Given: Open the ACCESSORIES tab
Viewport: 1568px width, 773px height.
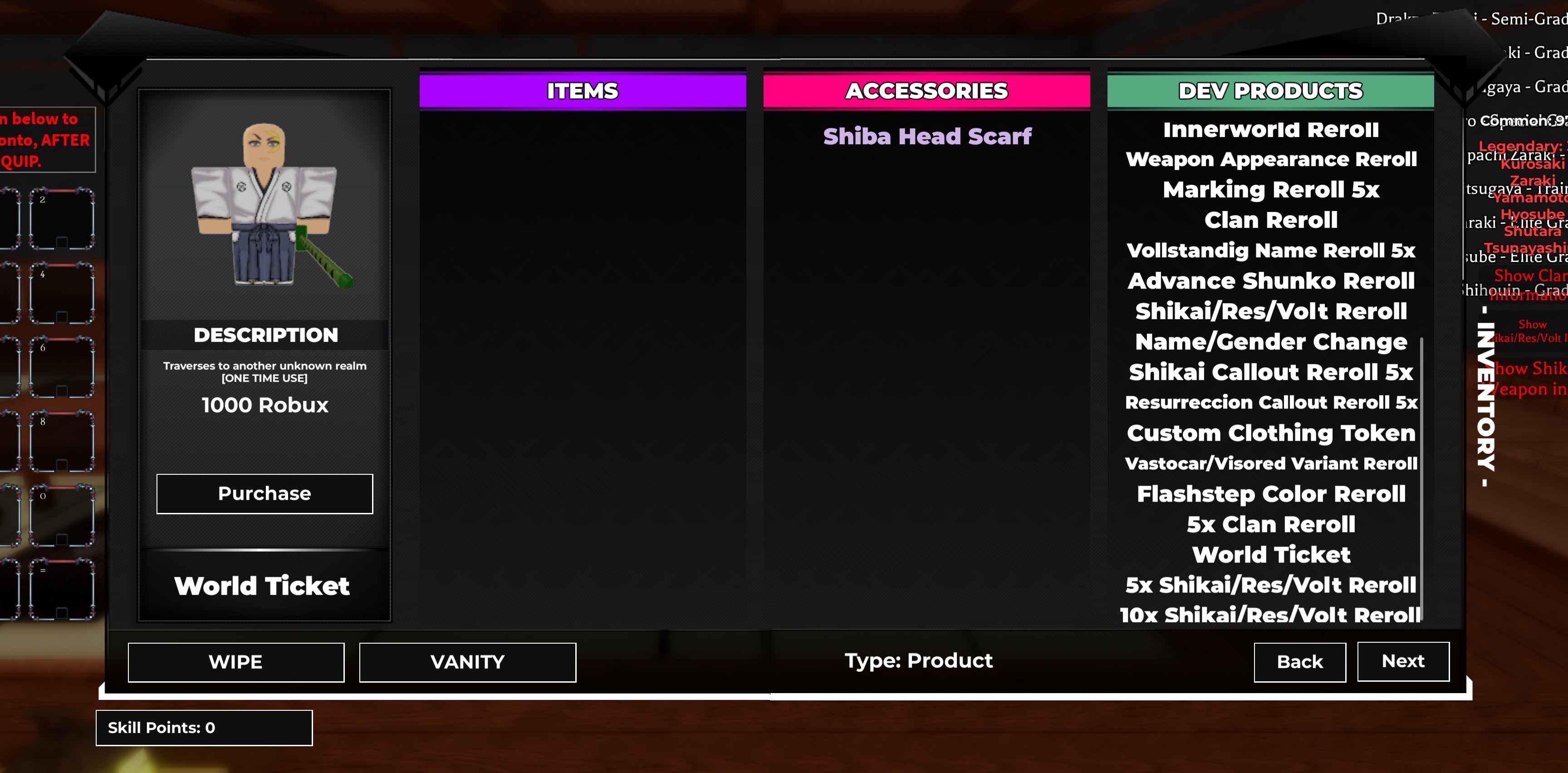Looking at the screenshot, I should coord(927,90).
